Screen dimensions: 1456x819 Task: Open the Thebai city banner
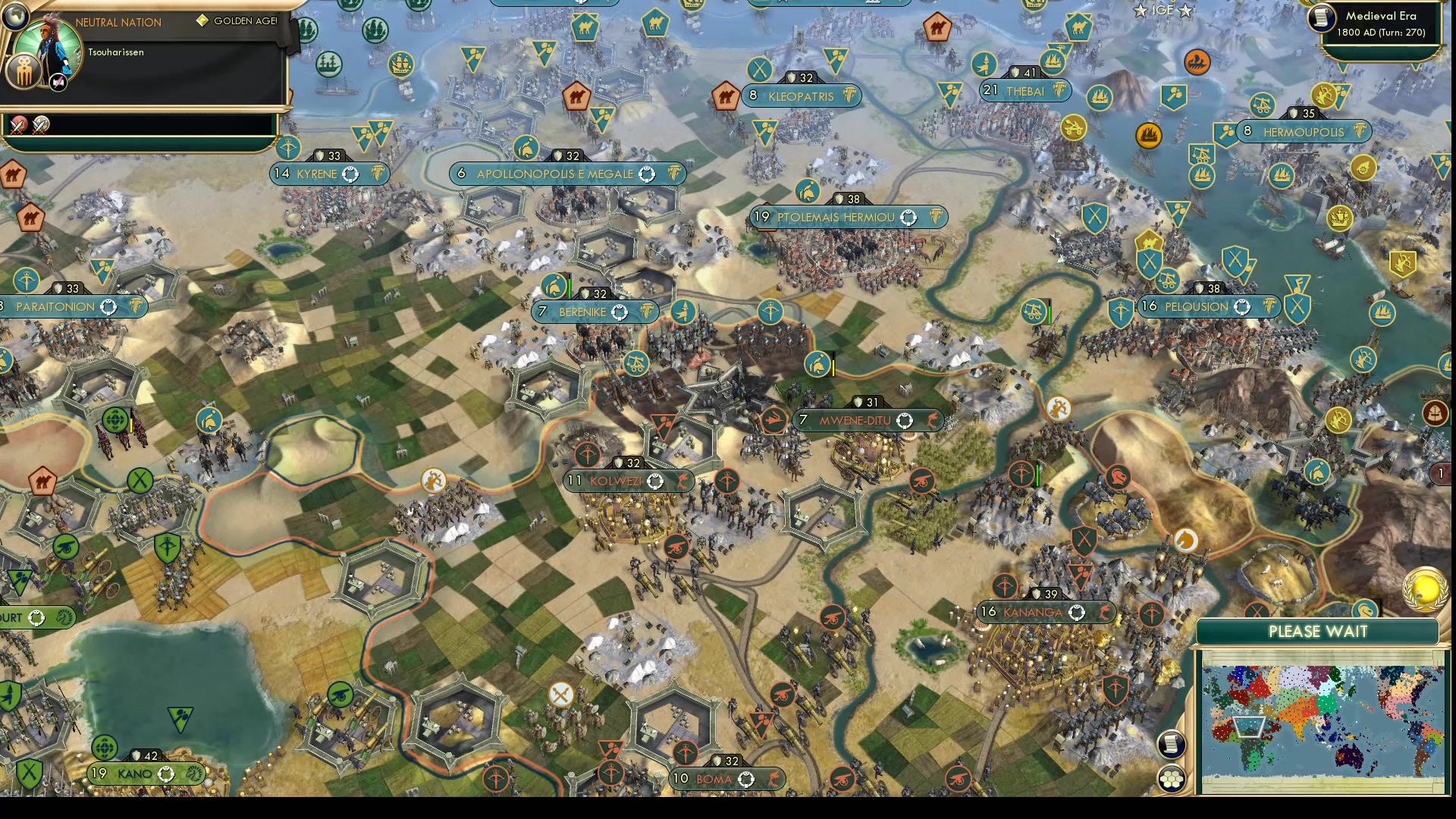pyautogui.click(x=1025, y=91)
